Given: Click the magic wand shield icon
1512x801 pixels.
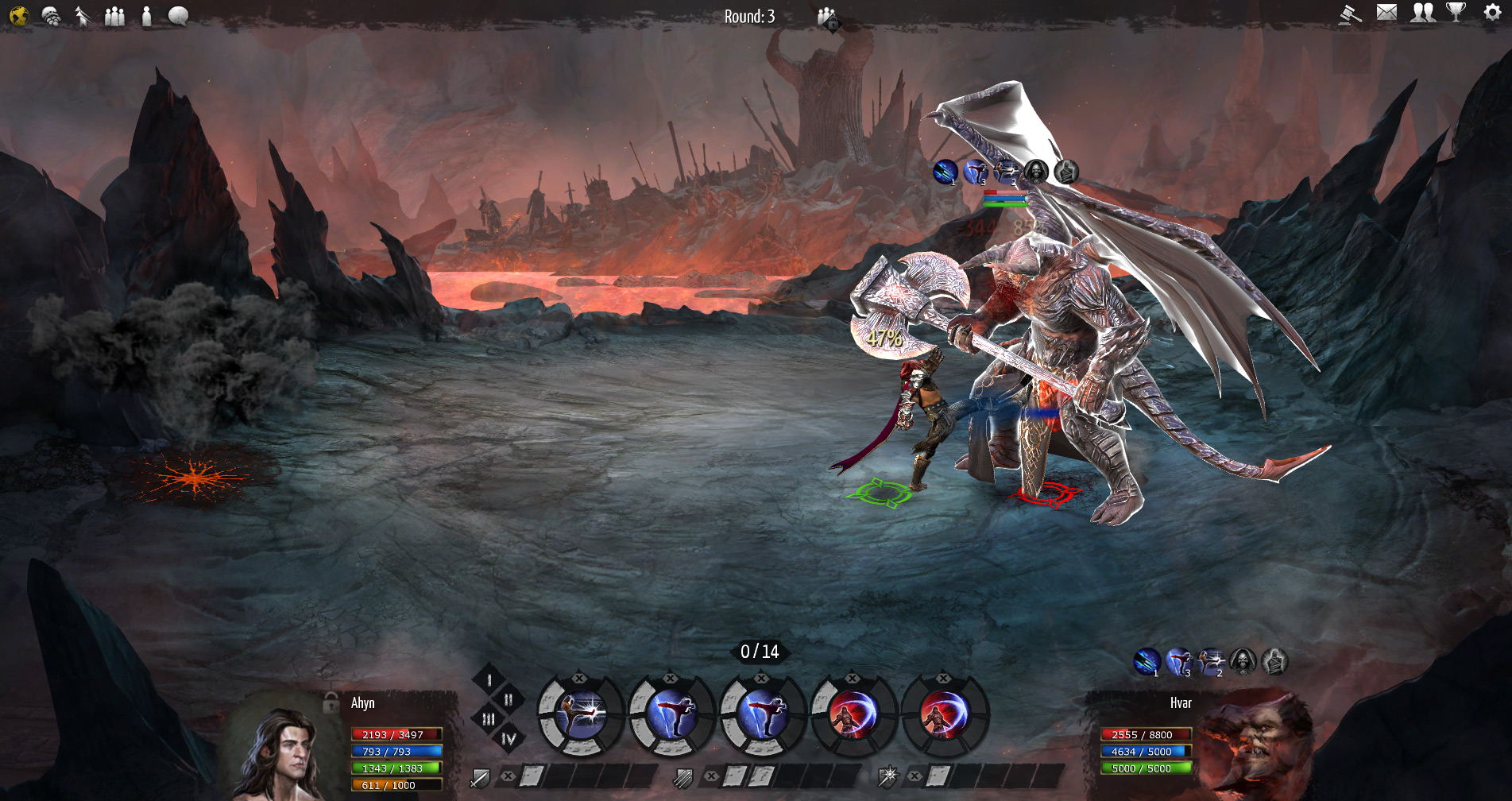Looking at the screenshot, I should [x=887, y=776].
